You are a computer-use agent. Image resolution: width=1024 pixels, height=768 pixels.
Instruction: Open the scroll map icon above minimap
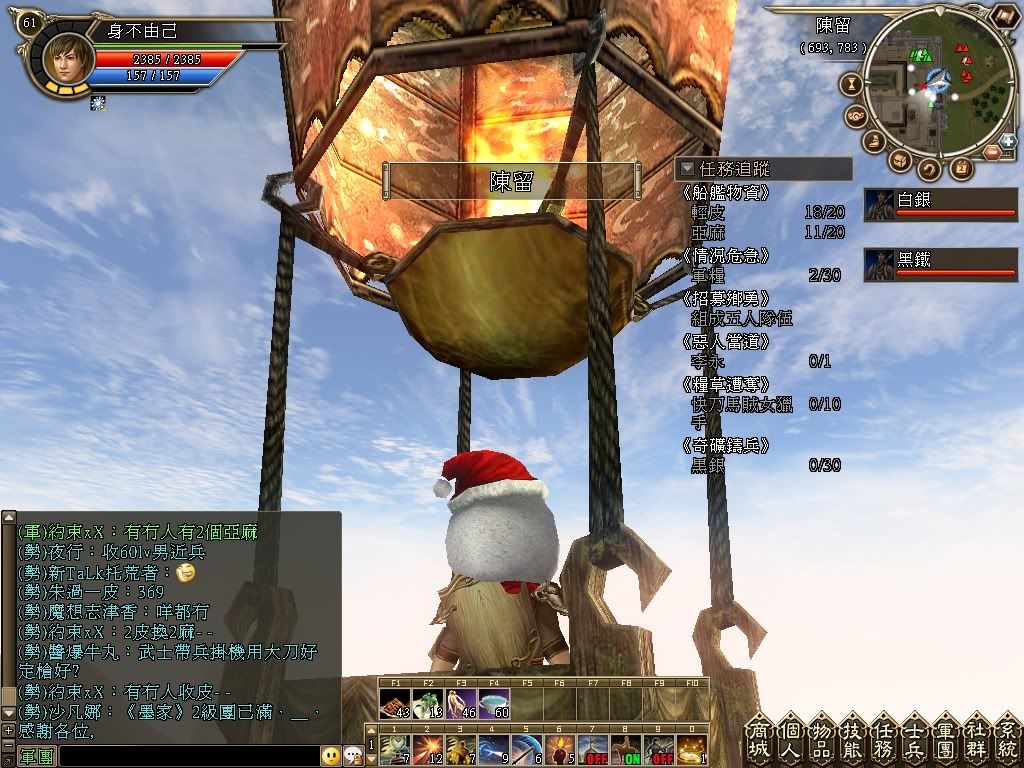pyautogui.click(x=1003, y=16)
